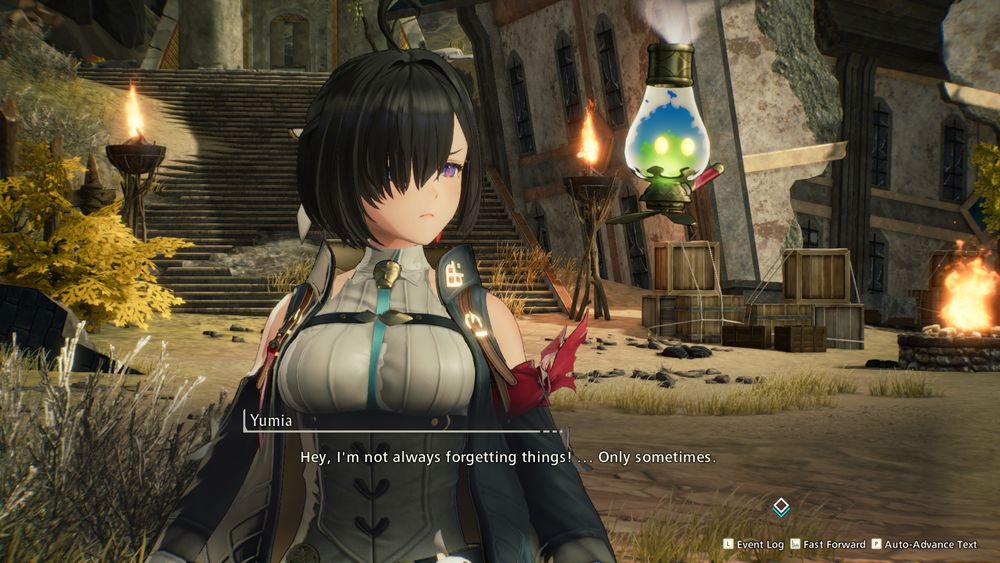The height and width of the screenshot is (563, 1000).
Task: Enable Fast Forward for the dialogue
Action: [x=828, y=544]
